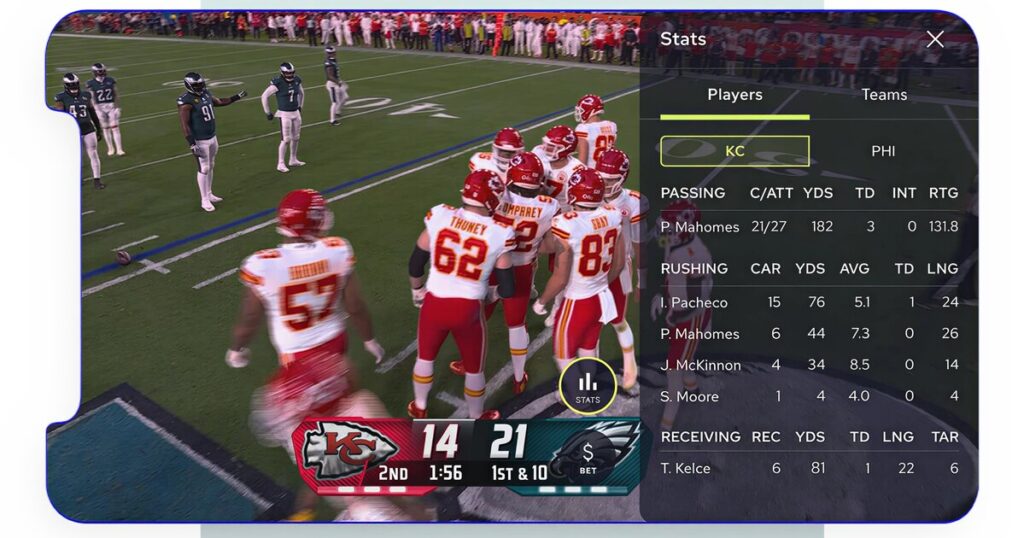Image resolution: width=1024 pixels, height=538 pixels.
Task: Select J. McKinnon rushing row
Action: 808,365
